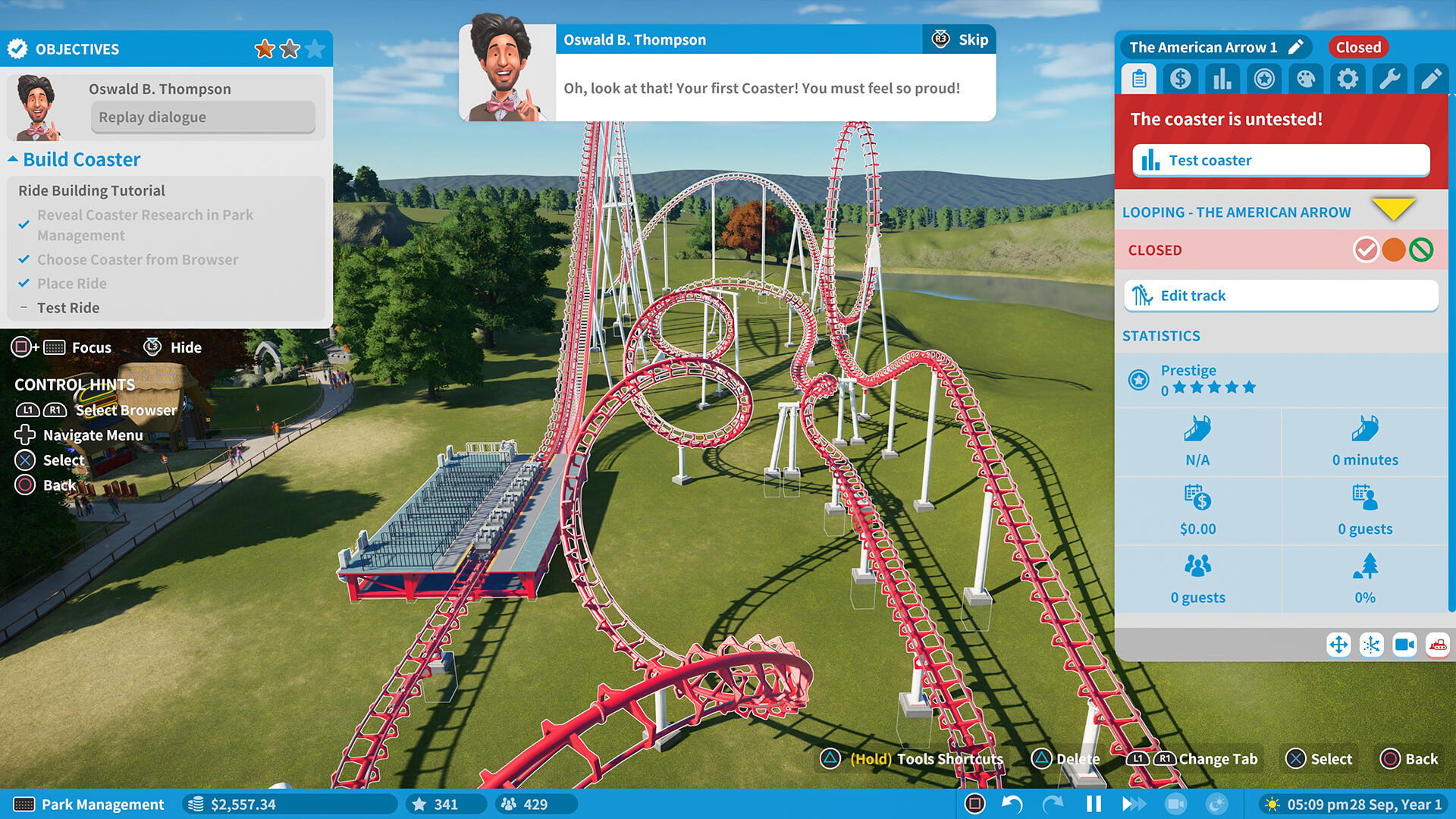Switch to the dollar-sign finances tab
This screenshot has height=819, width=1456.
click(1180, 78)
